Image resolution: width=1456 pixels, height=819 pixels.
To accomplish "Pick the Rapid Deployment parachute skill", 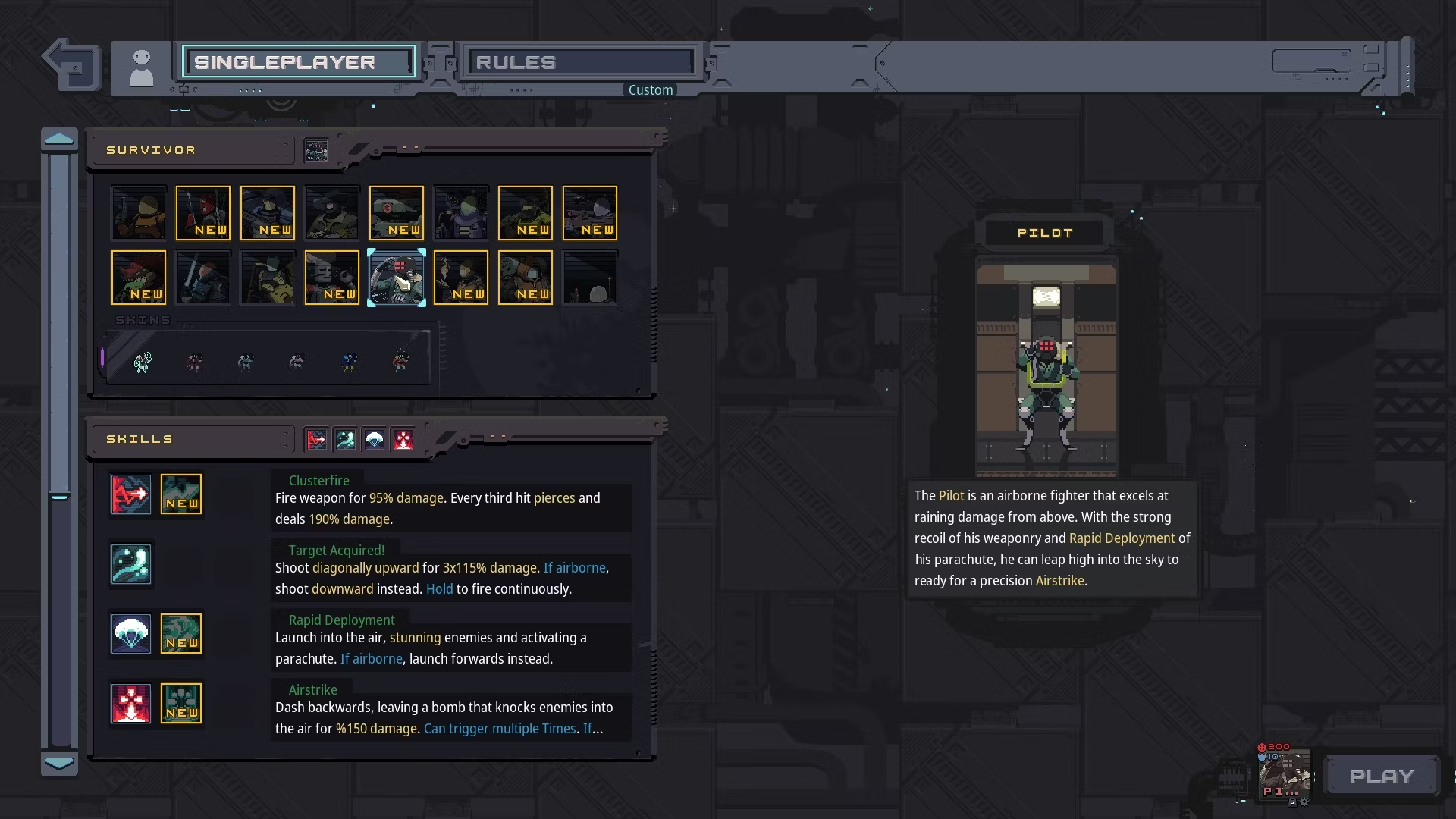I will pos(131,634).
